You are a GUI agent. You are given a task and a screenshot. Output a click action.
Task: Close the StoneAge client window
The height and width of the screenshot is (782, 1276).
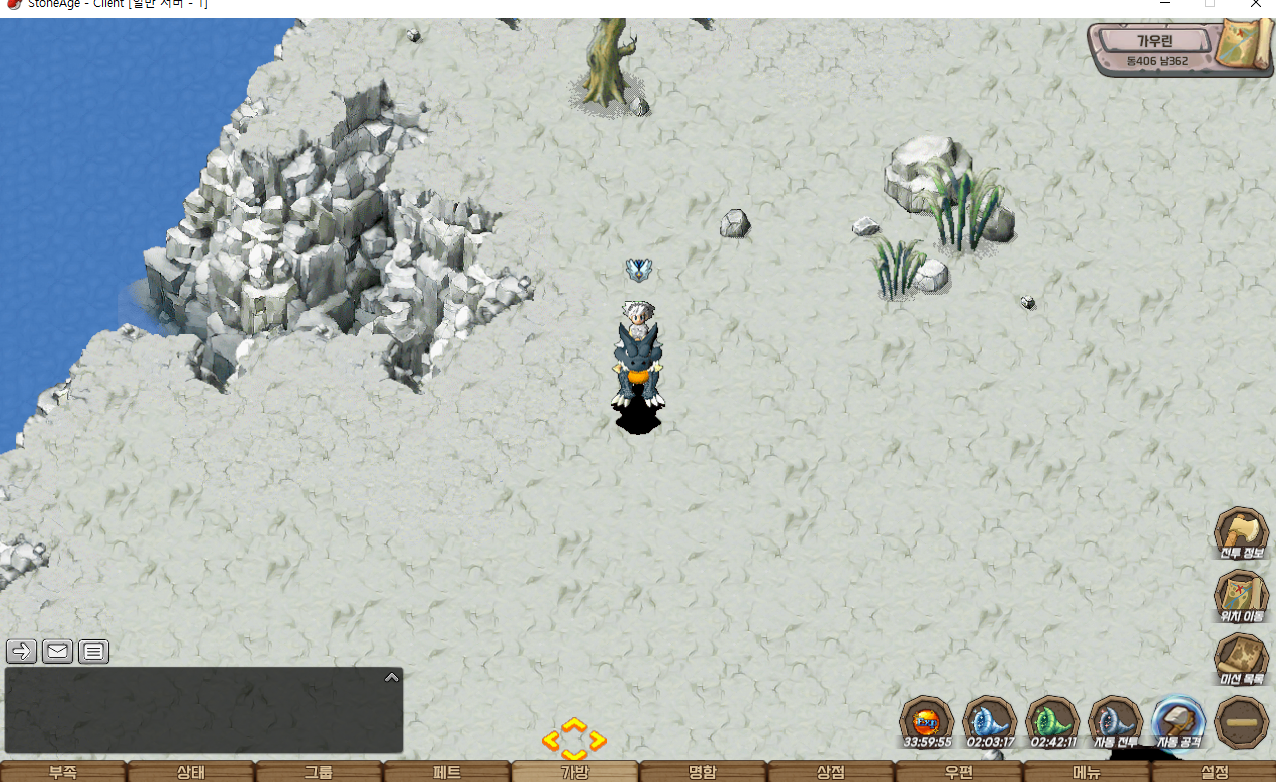pos(1255,5)
